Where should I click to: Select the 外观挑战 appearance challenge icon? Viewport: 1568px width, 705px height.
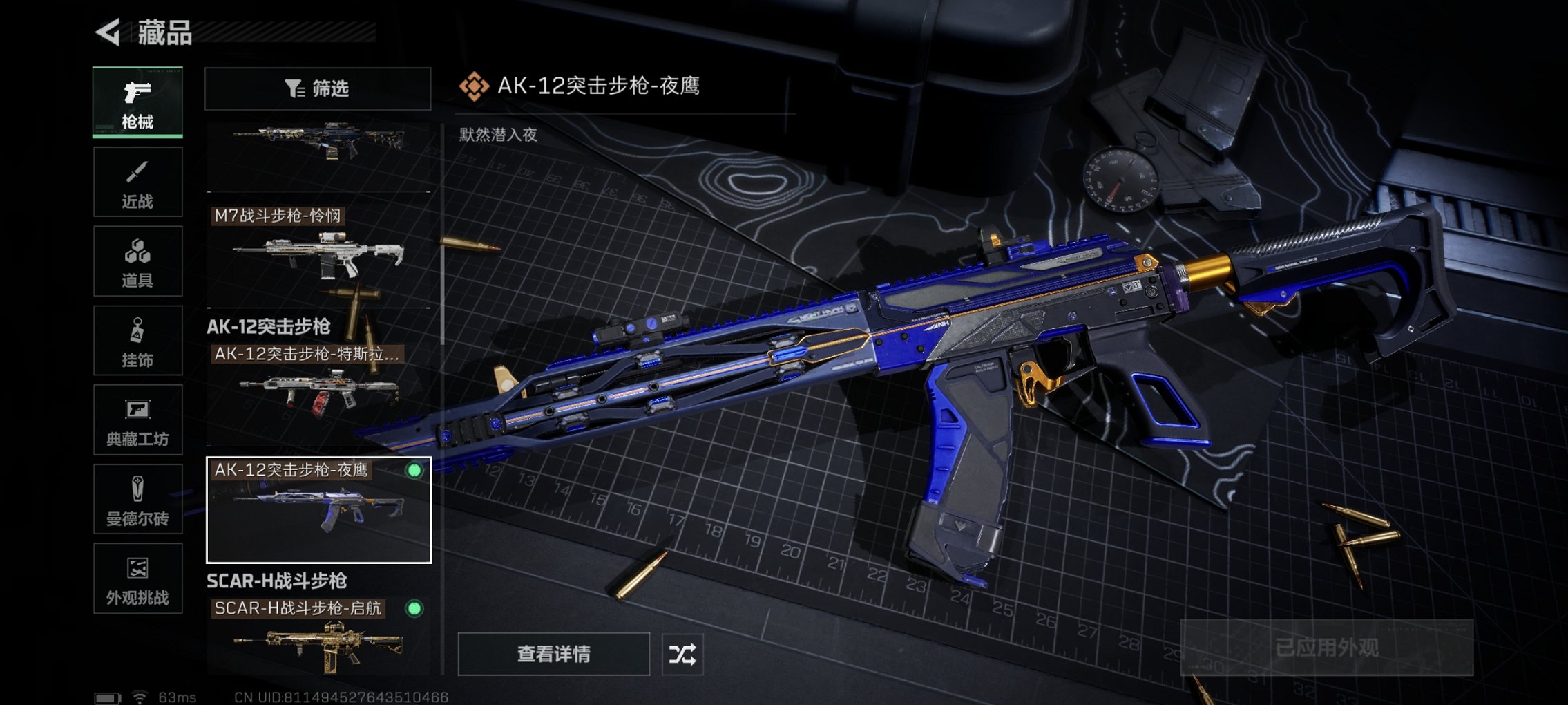click(137, 579)
